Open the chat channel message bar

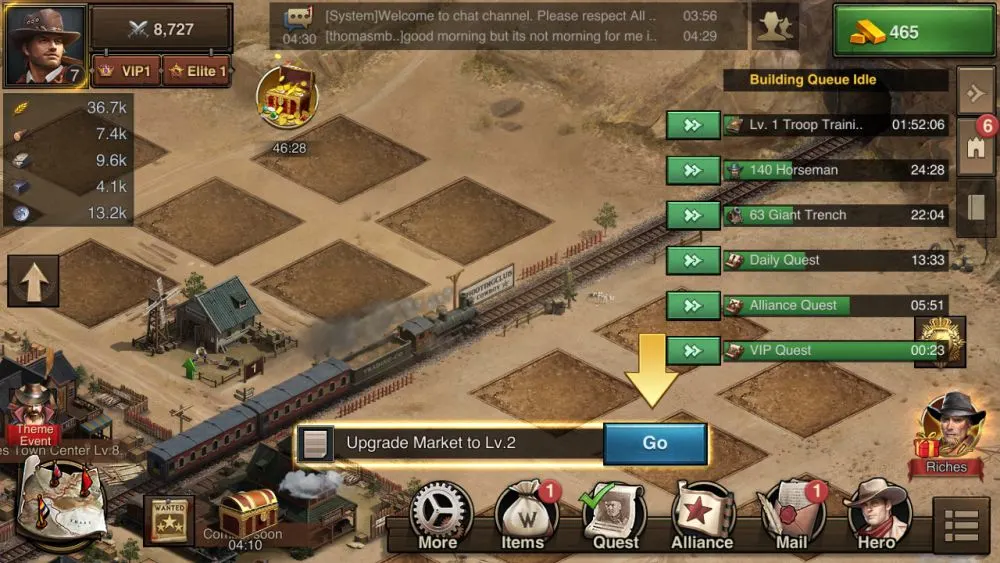[510, 26]
